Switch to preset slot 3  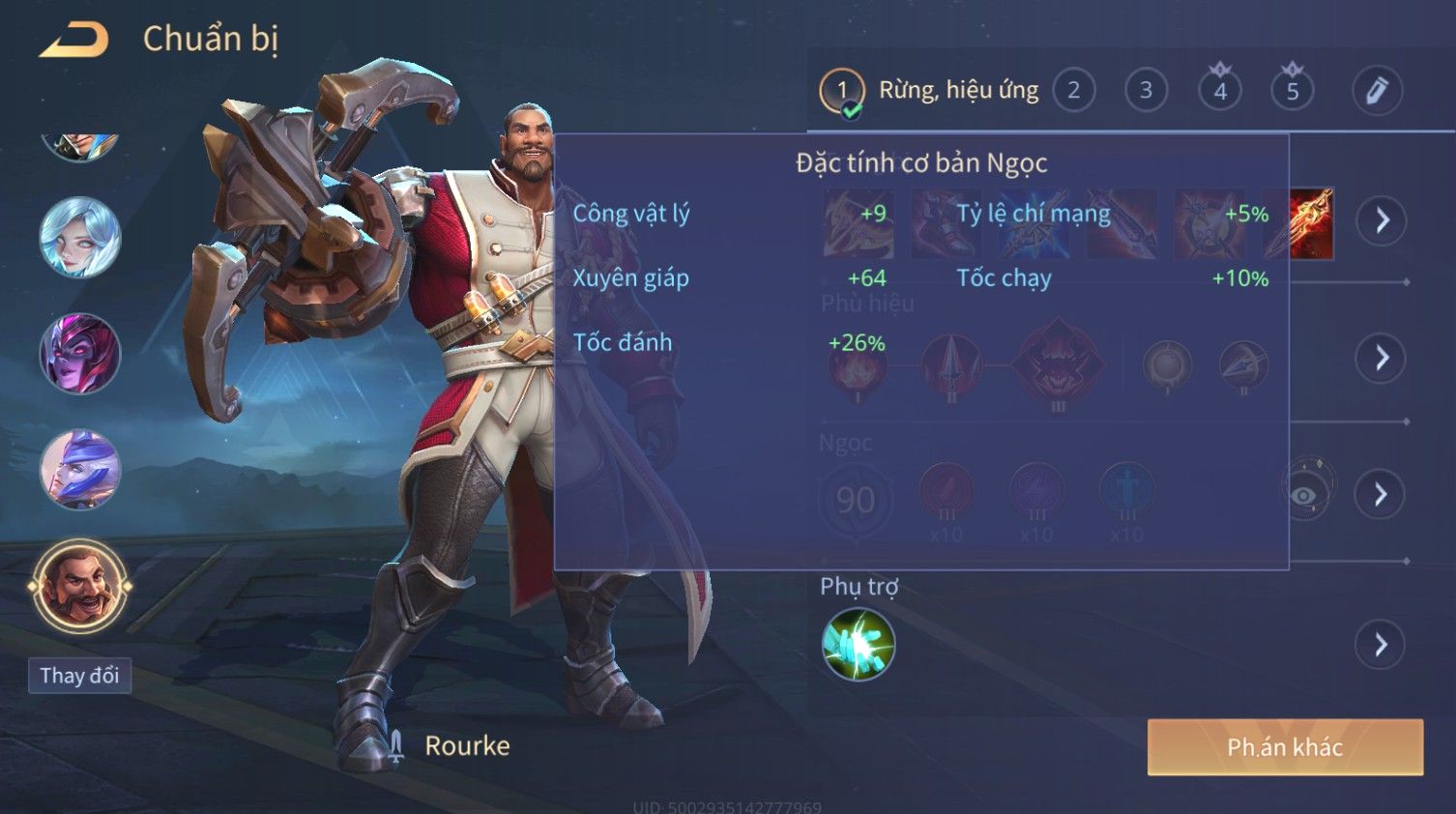(1146, 91)
